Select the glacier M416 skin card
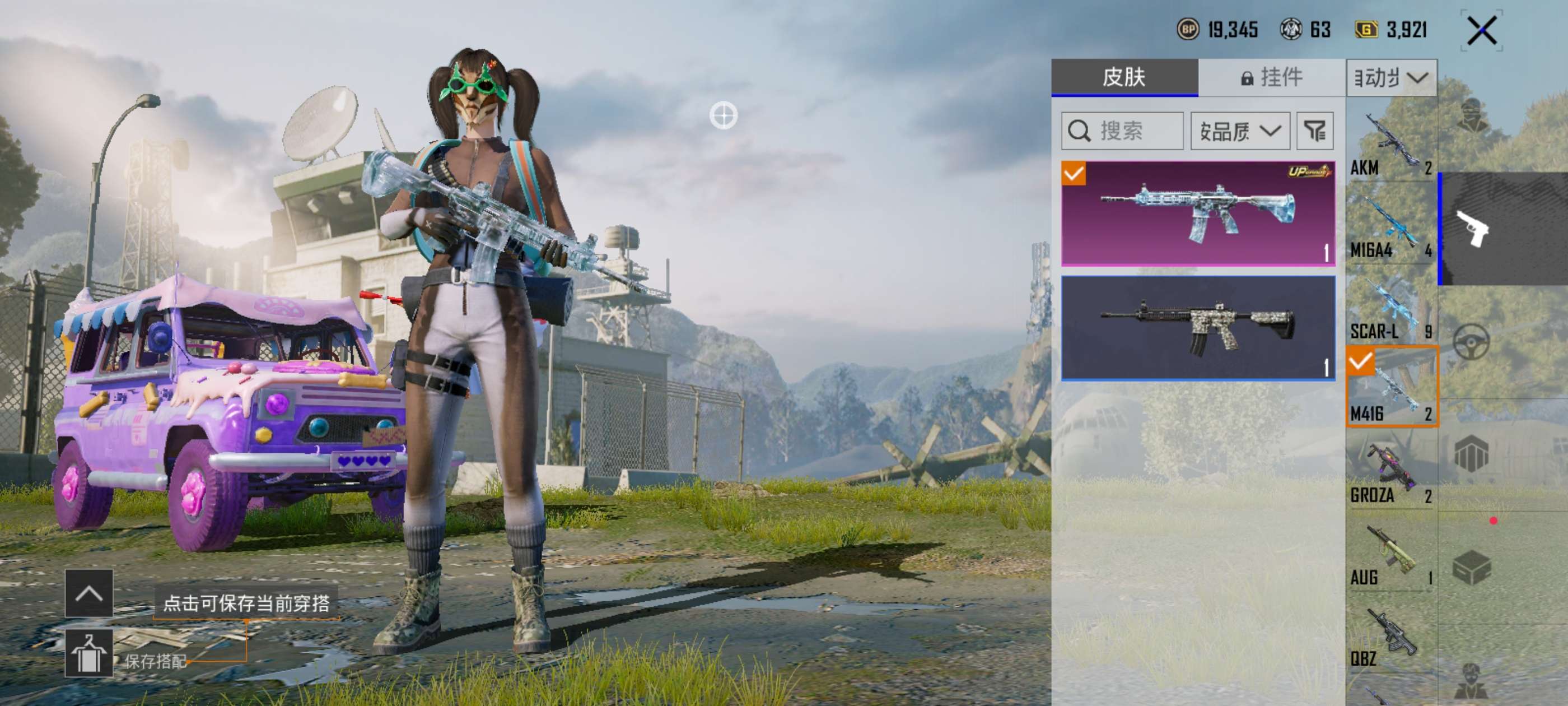This screenshot has width=1568, height=706. [1198, 213]
